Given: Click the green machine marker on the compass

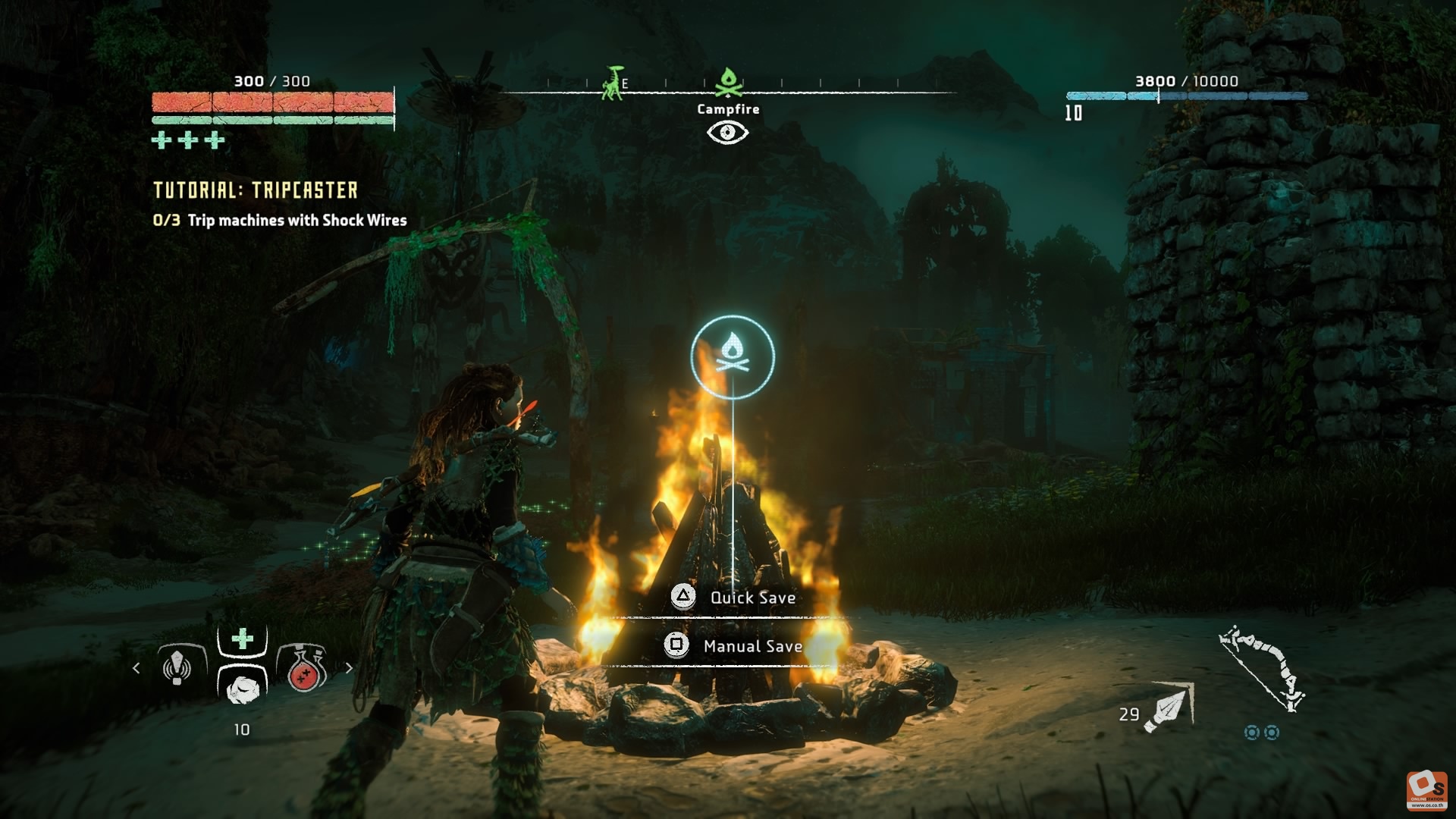Looking at the screenshot, I should click(x=612, y=83).
